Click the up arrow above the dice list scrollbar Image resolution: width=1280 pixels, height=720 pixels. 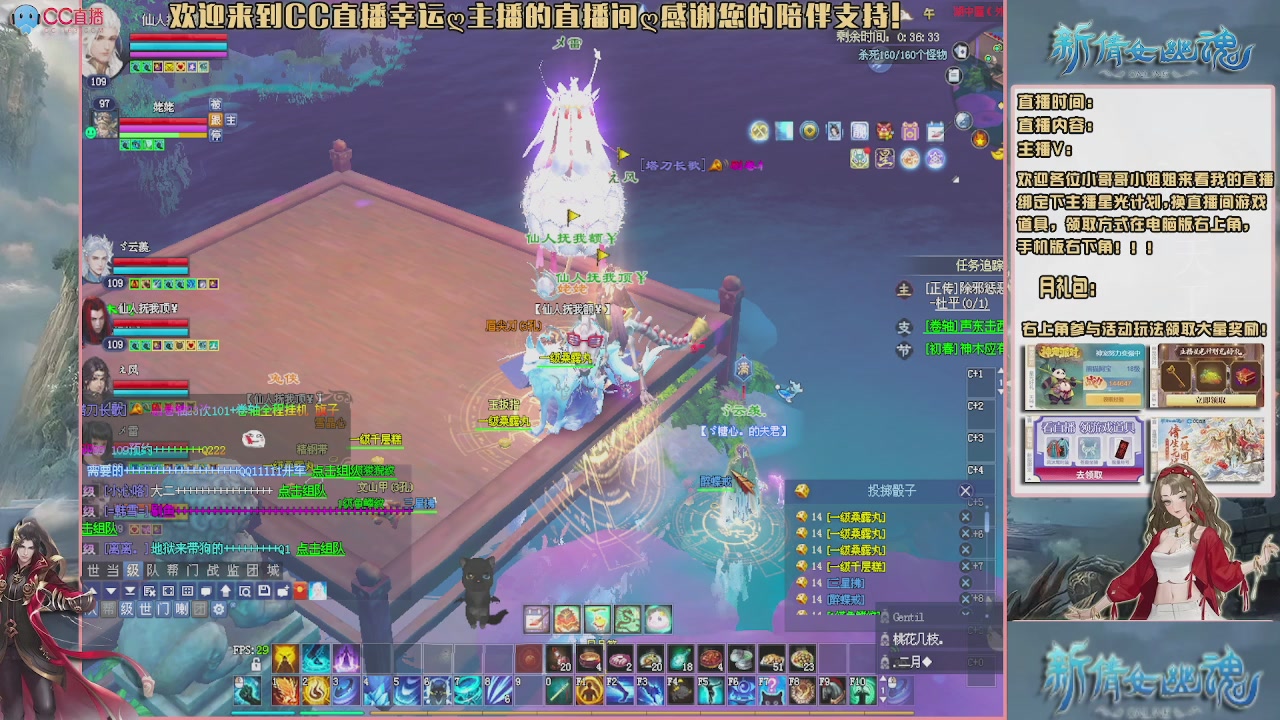coord(987,507)
